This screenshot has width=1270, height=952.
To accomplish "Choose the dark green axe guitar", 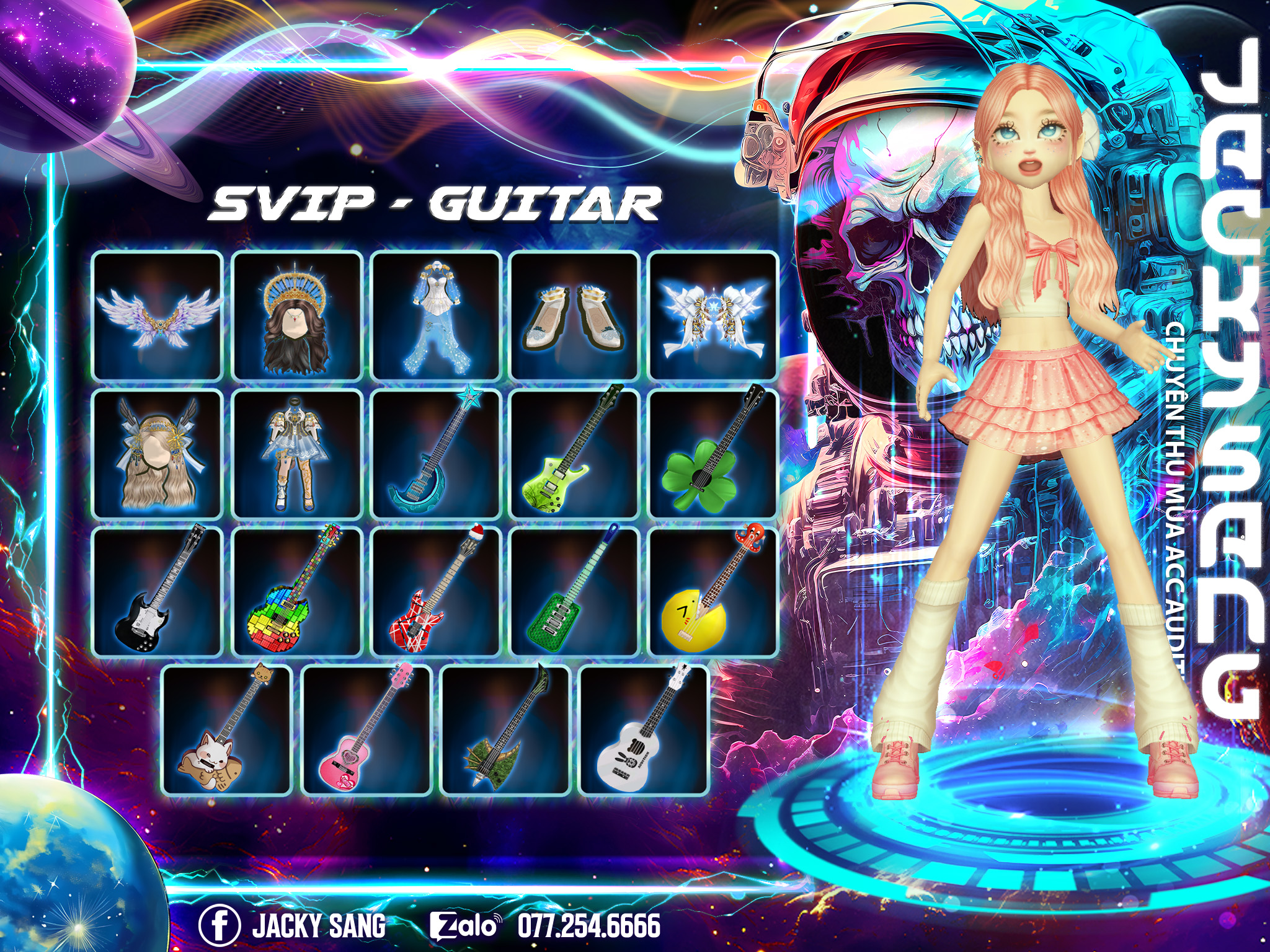I will (x=505, y=730).
